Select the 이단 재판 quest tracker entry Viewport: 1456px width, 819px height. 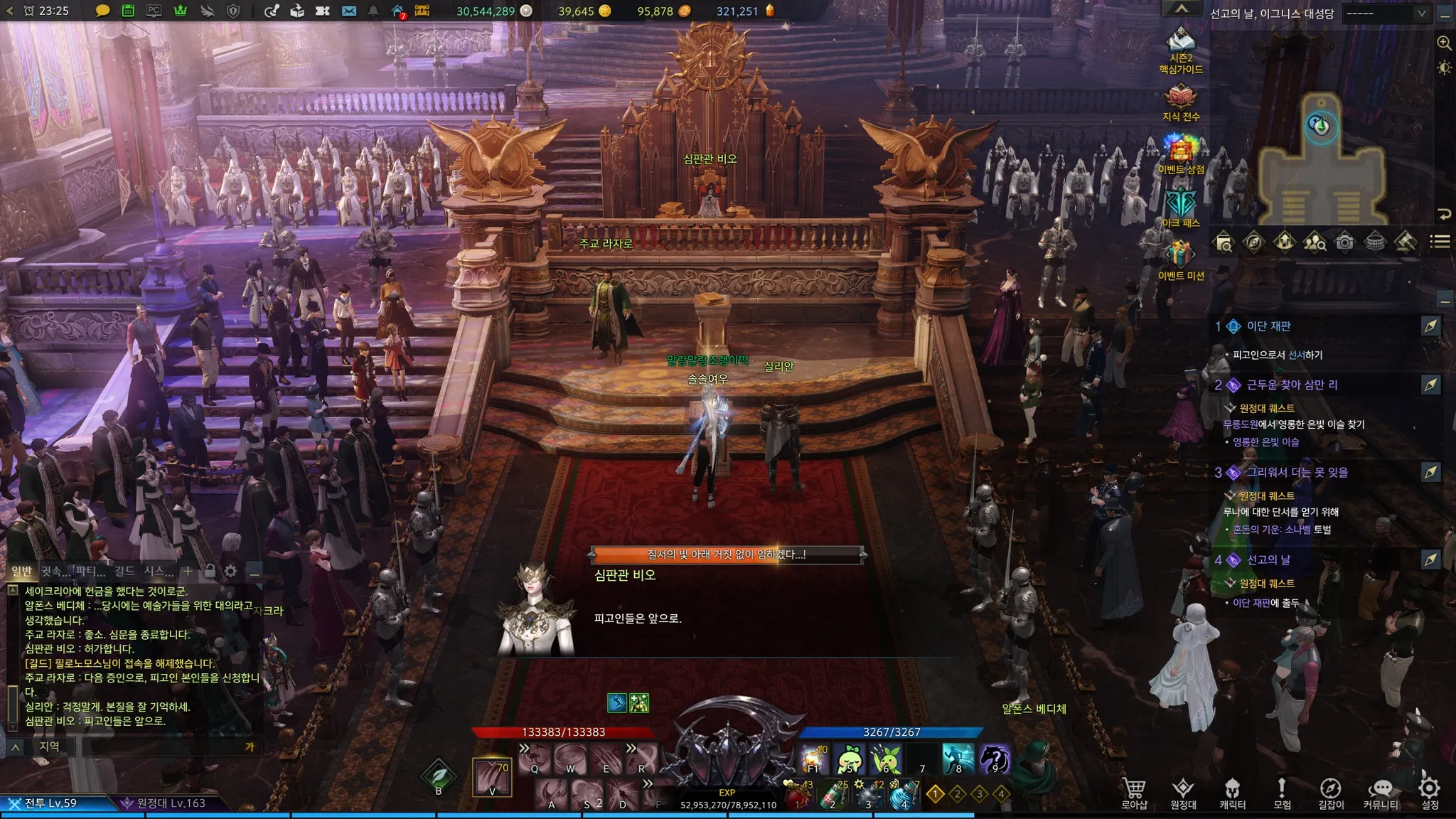coord(1268,326)
